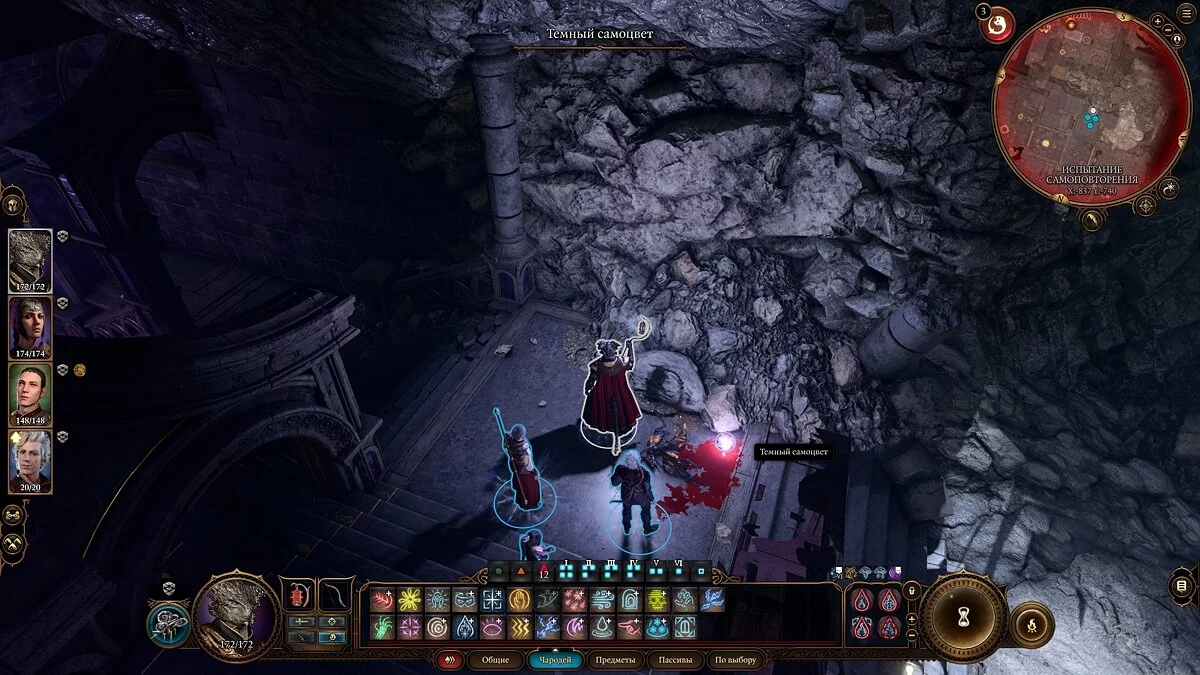
Task: Open the Общие hotbar tab
Action: [495, 660]
